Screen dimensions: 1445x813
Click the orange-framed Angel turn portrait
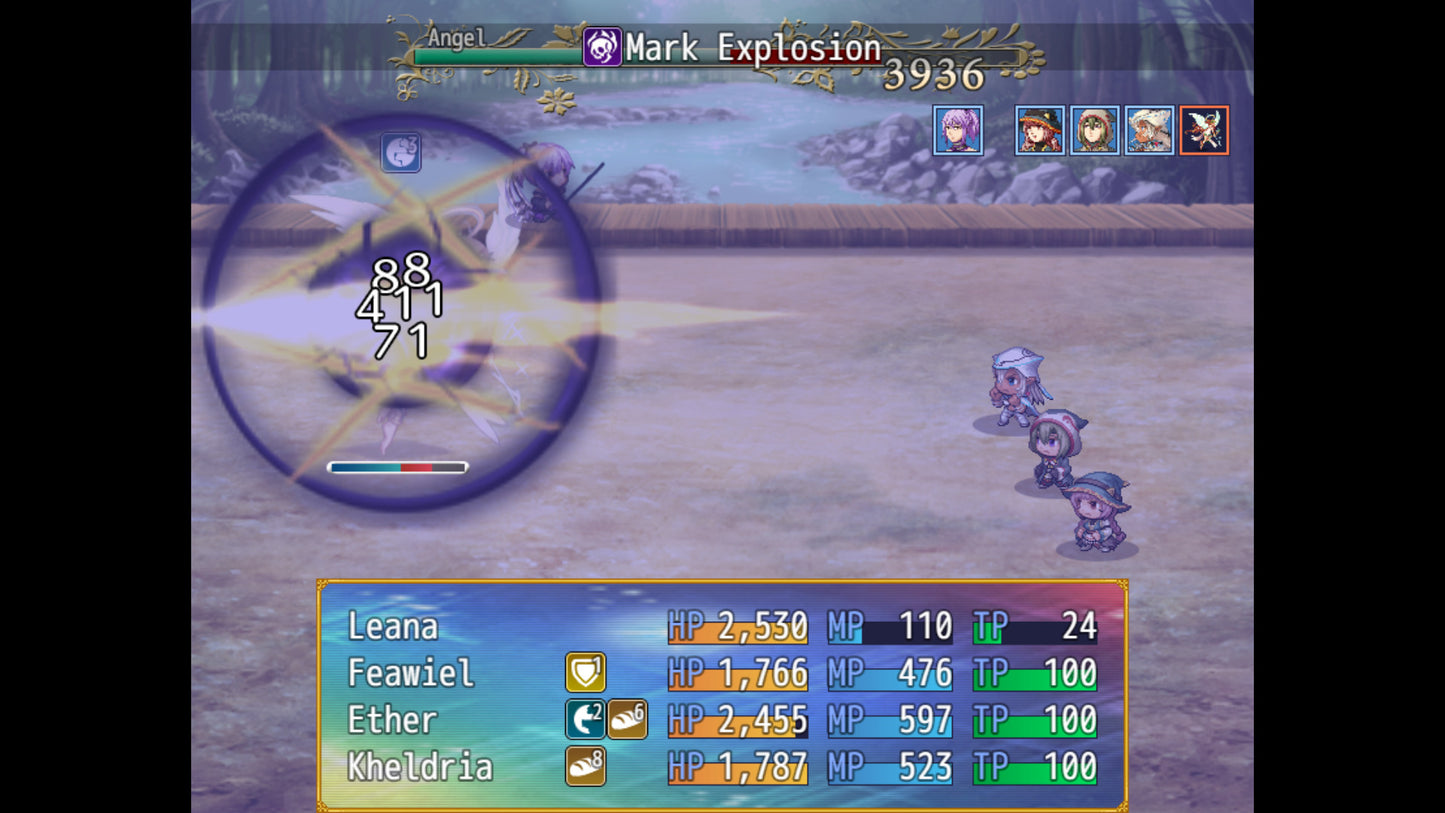point(1204,130)
